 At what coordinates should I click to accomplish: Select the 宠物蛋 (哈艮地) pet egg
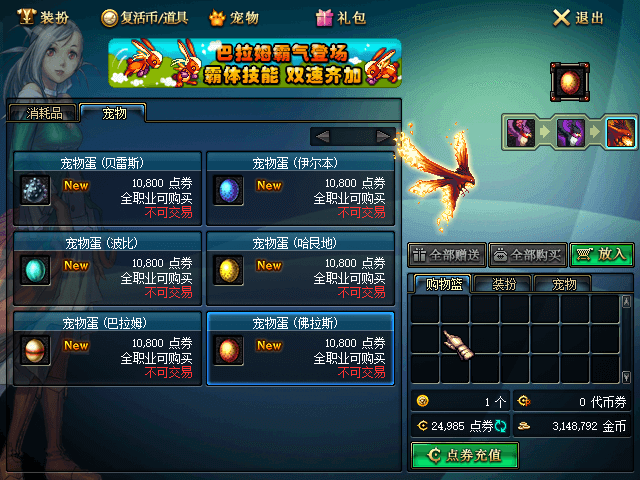coord(299,267)
